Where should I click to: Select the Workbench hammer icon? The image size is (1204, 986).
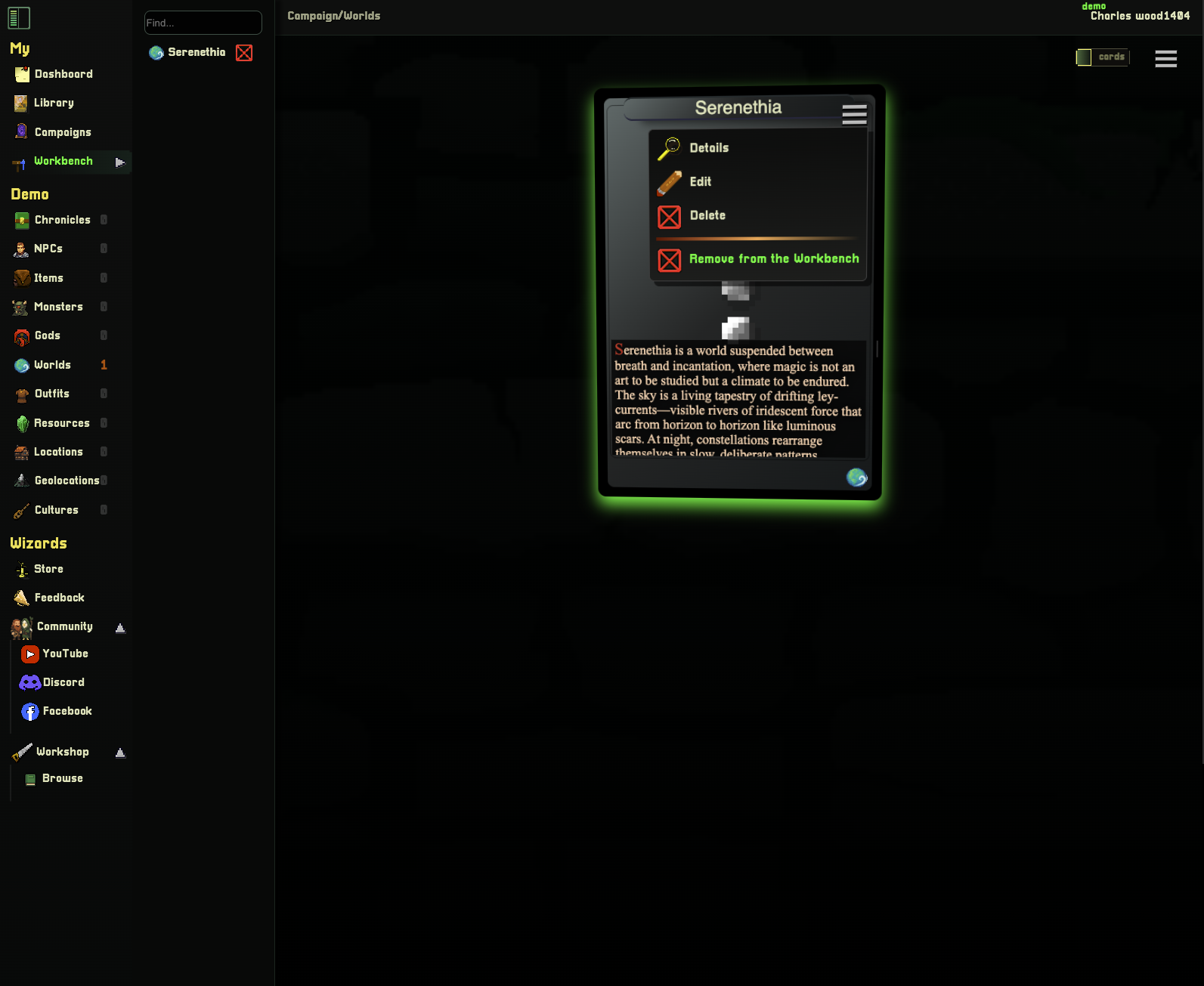click(19, 162)
